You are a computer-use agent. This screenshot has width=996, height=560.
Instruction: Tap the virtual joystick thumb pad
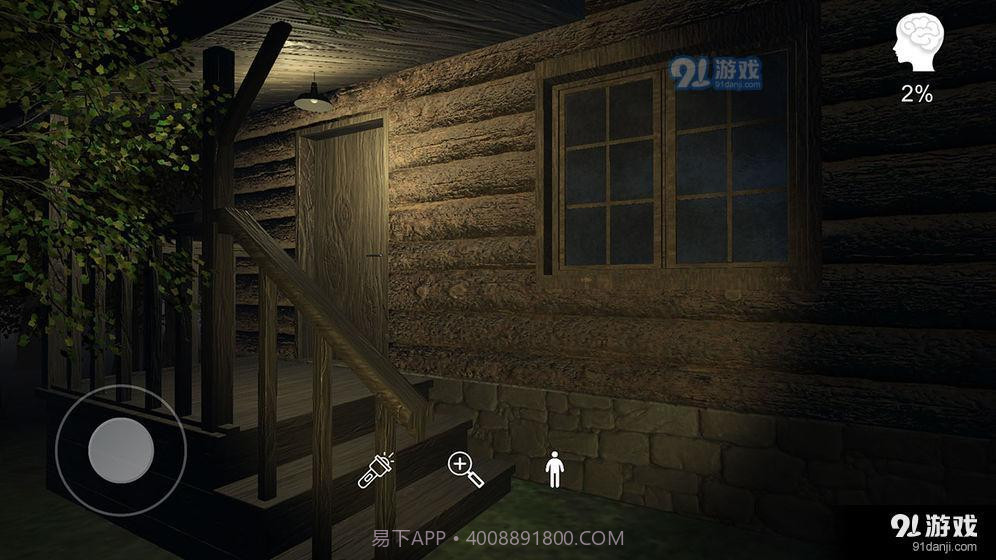[121, 450]
